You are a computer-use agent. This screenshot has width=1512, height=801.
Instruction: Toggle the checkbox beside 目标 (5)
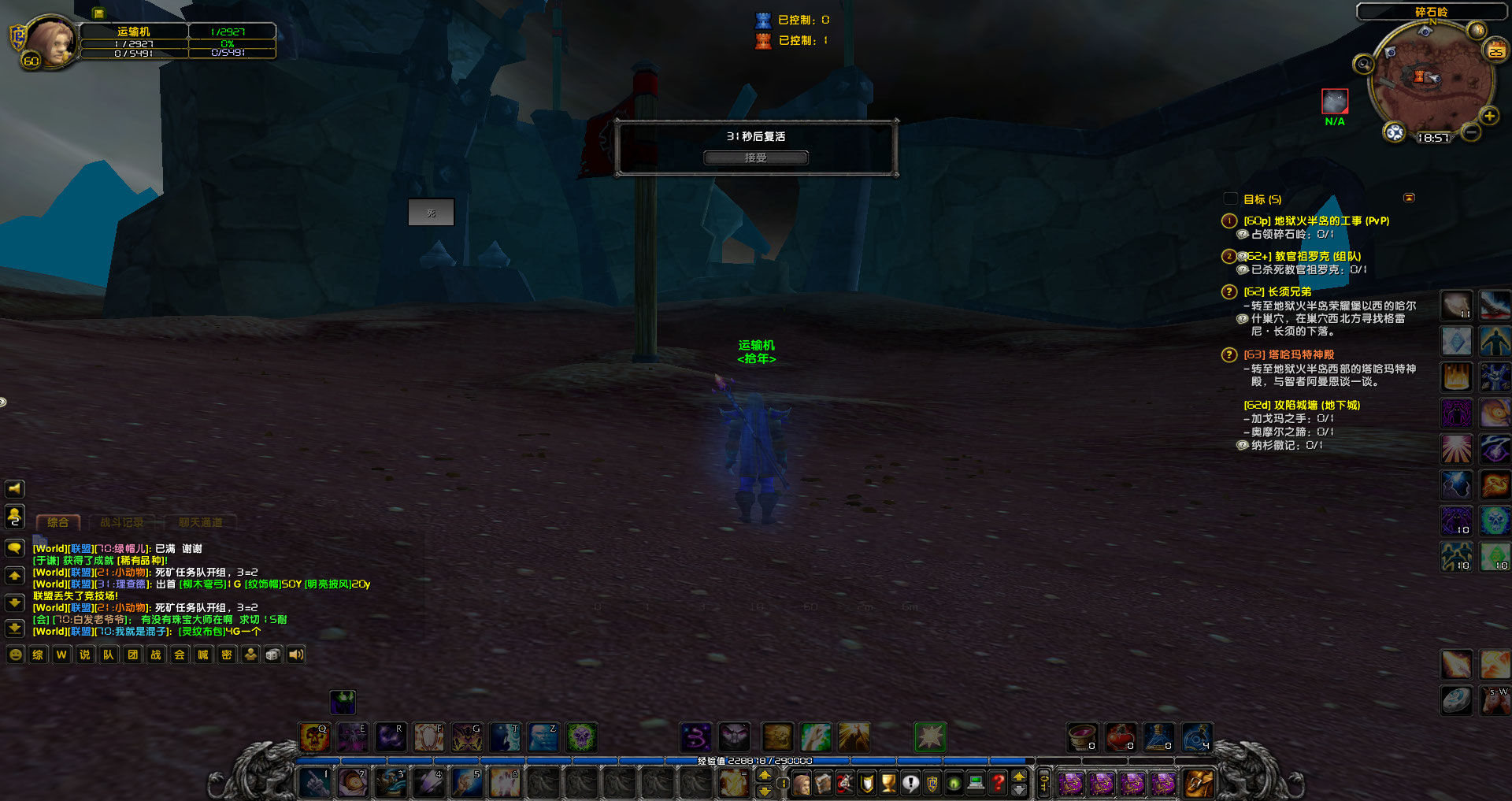[x=1228, y=199]
